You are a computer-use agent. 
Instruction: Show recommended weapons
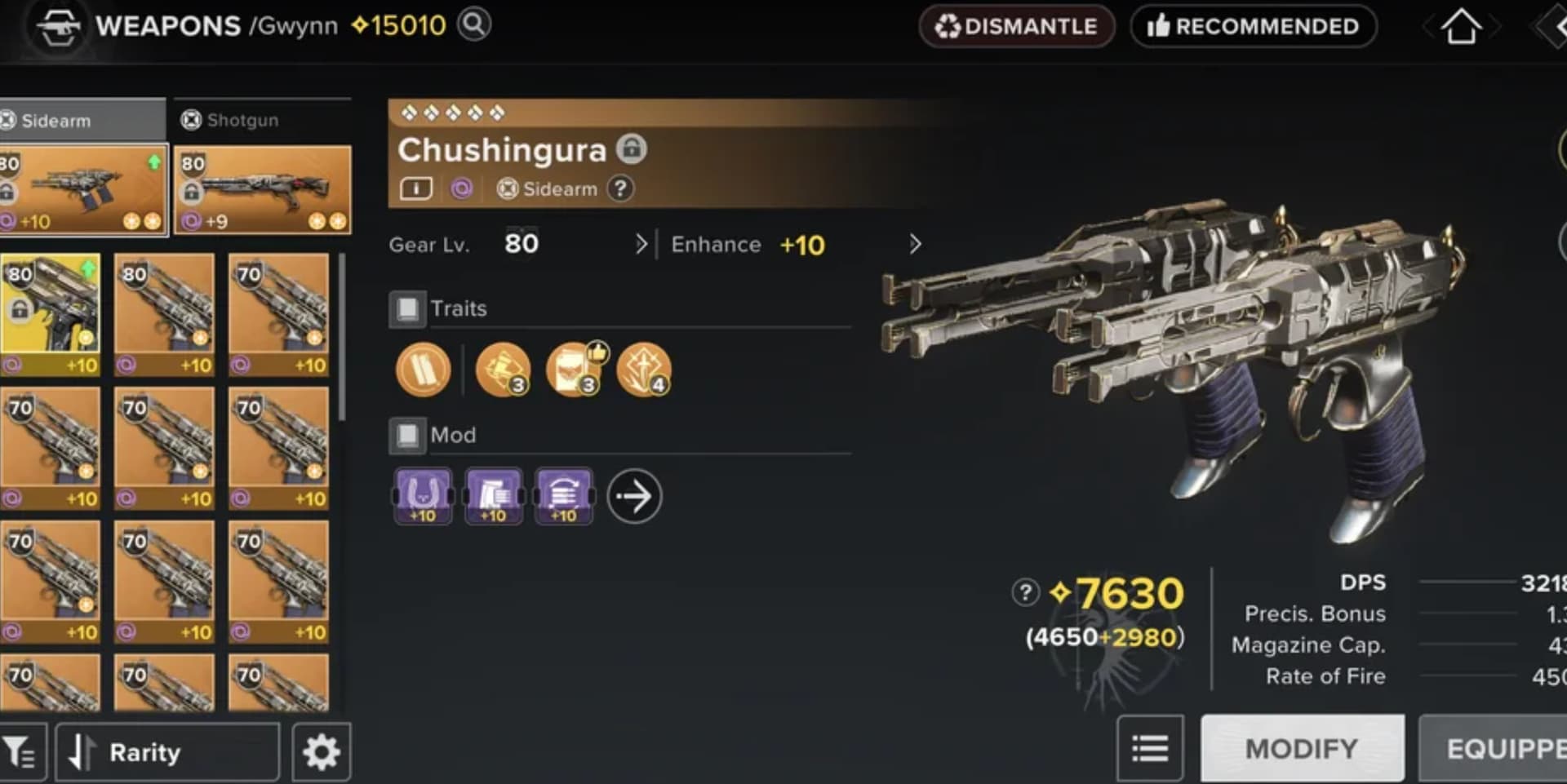tap(1254, 26)
